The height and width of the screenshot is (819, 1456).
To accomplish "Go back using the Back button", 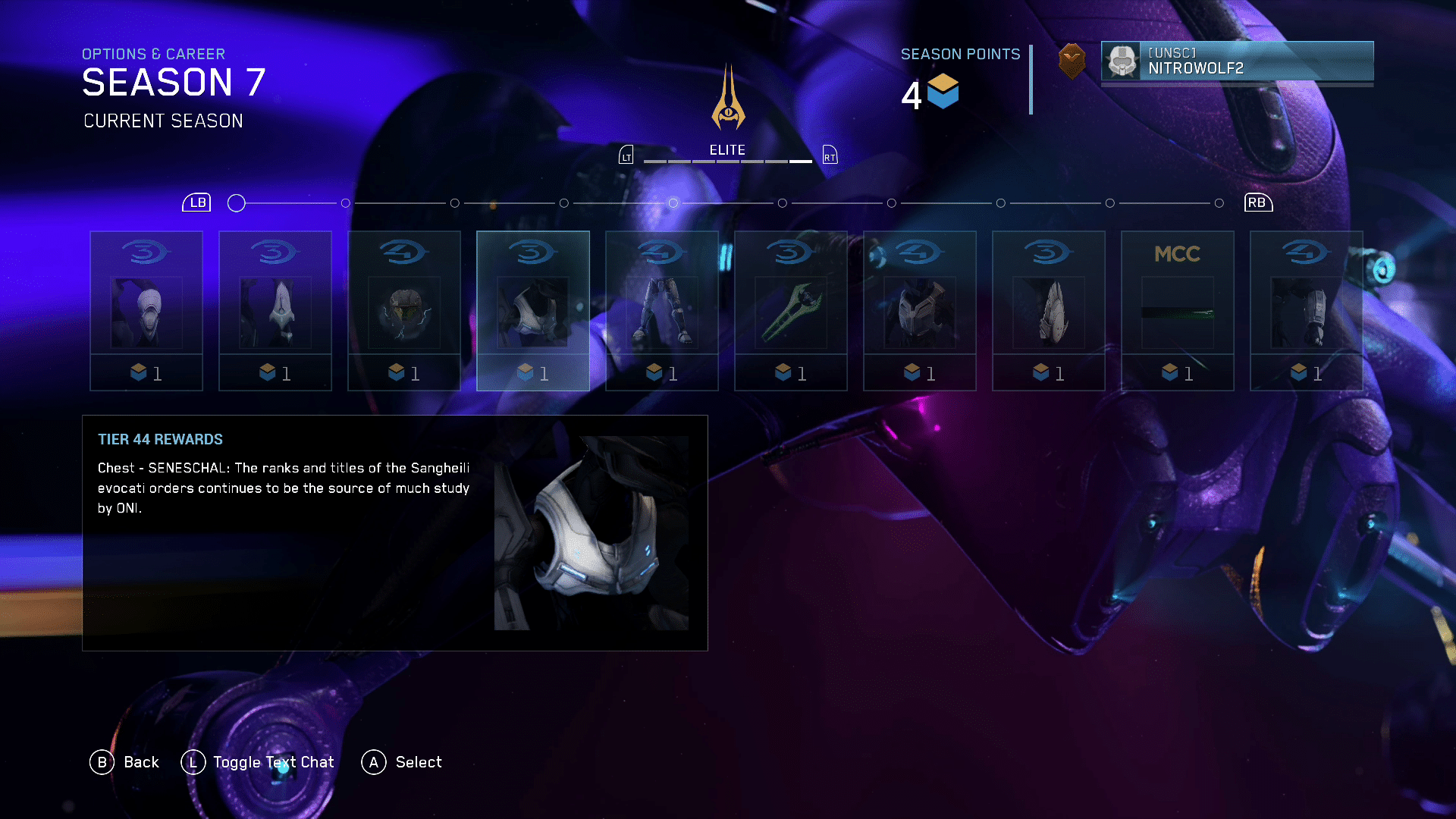I will tap(125, 762).
